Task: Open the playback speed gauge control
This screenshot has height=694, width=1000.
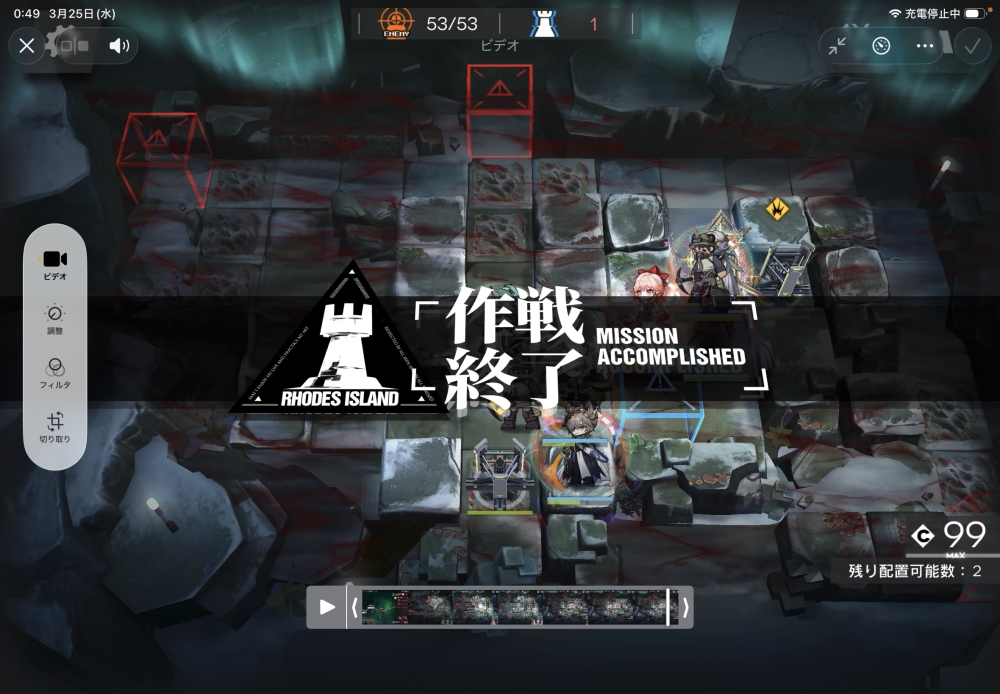Action: [881, 45]
